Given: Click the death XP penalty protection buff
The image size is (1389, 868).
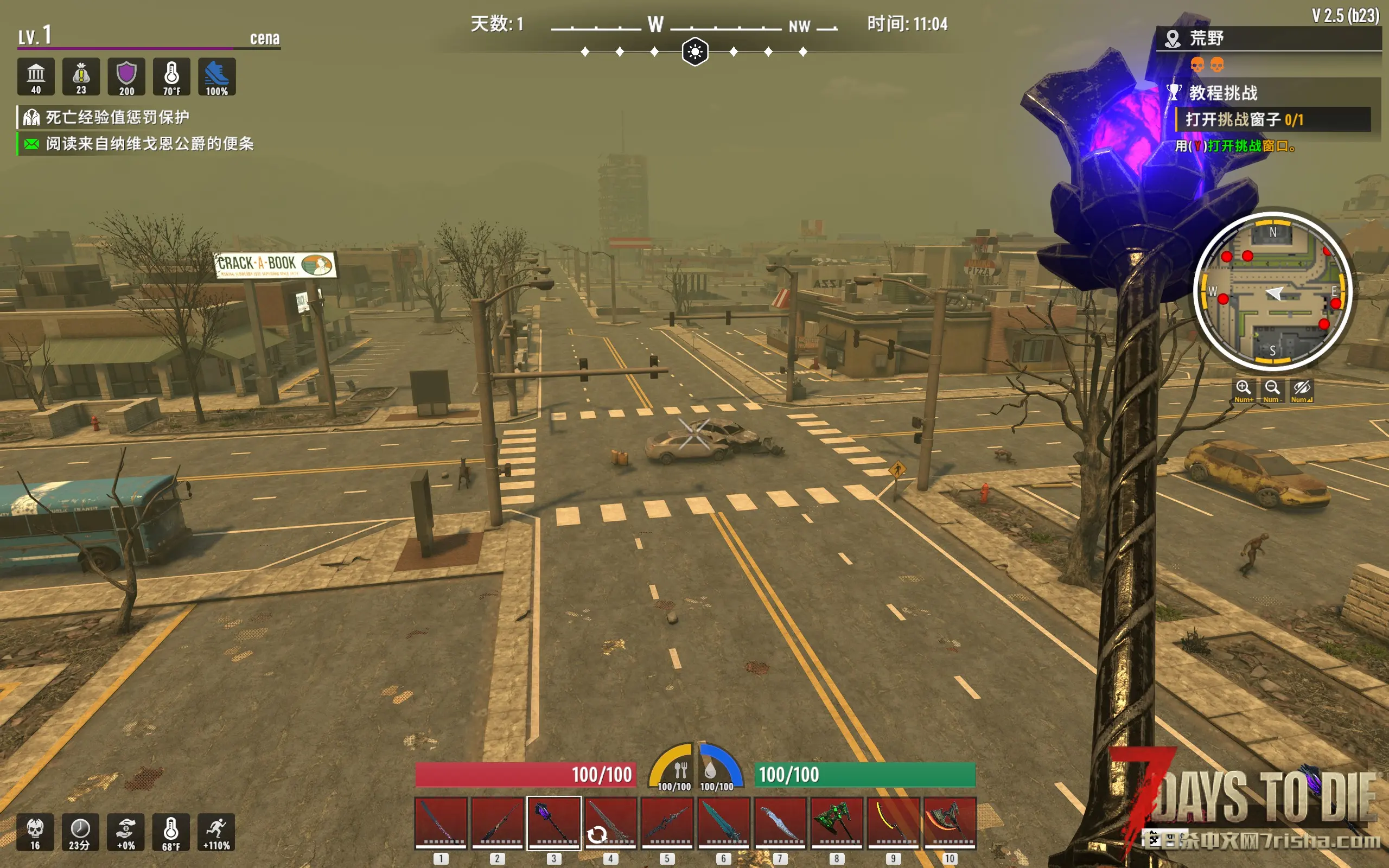Looking at the screenshot, I should pos(117,118).
